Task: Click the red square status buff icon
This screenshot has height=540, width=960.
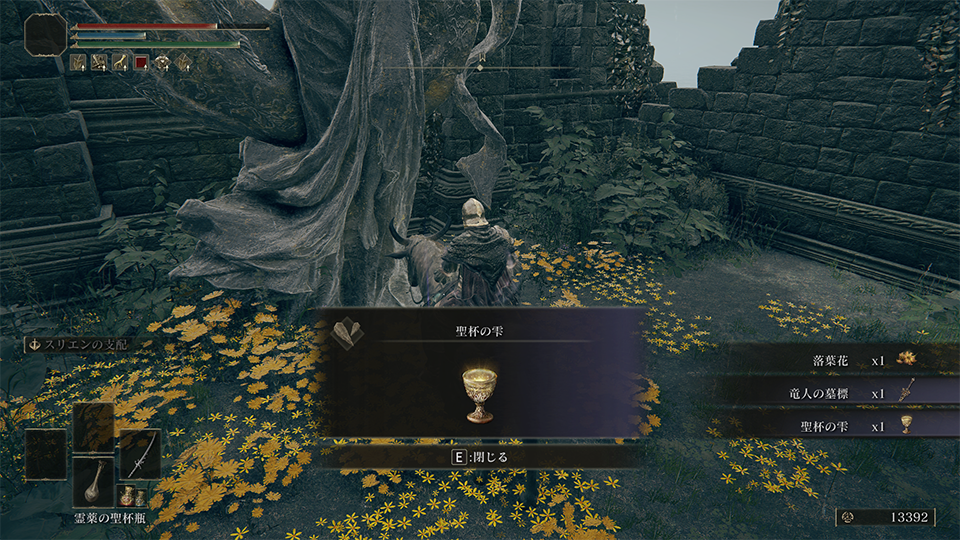Action: click(x=141, y=62)
